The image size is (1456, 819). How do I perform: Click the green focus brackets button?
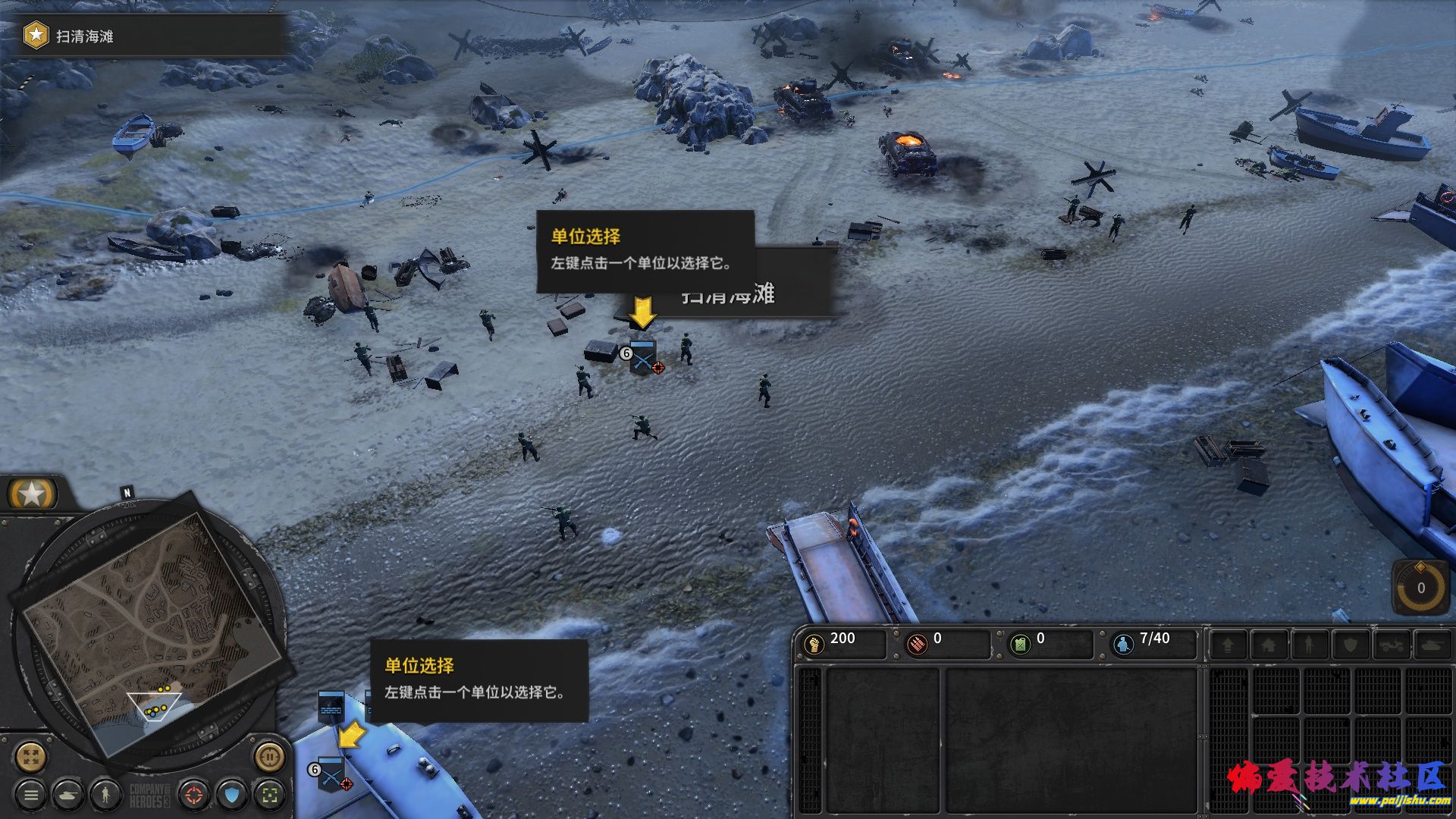[x=270, y=795]
